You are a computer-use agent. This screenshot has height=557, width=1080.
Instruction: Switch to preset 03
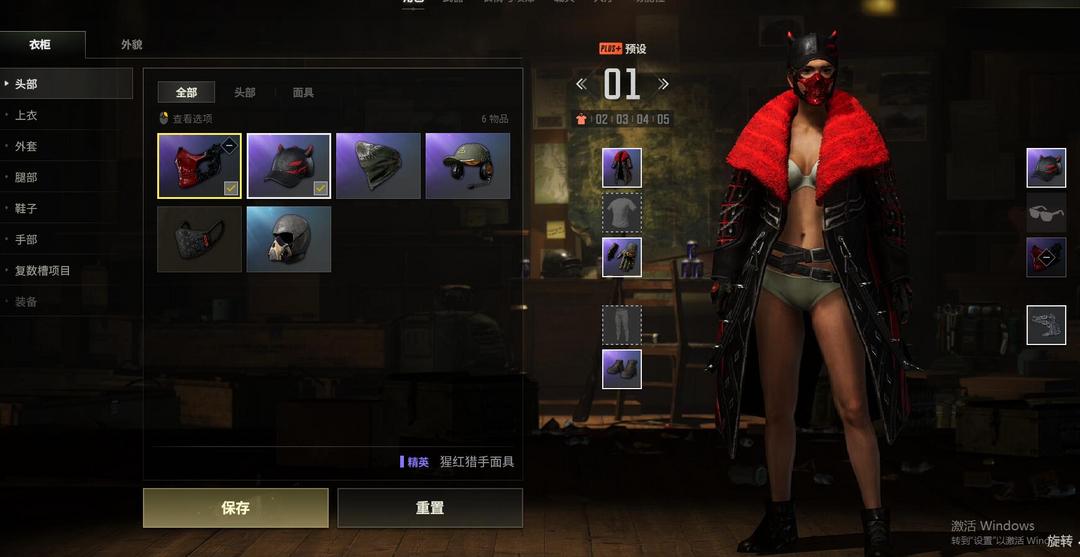[x=622, y=119]
